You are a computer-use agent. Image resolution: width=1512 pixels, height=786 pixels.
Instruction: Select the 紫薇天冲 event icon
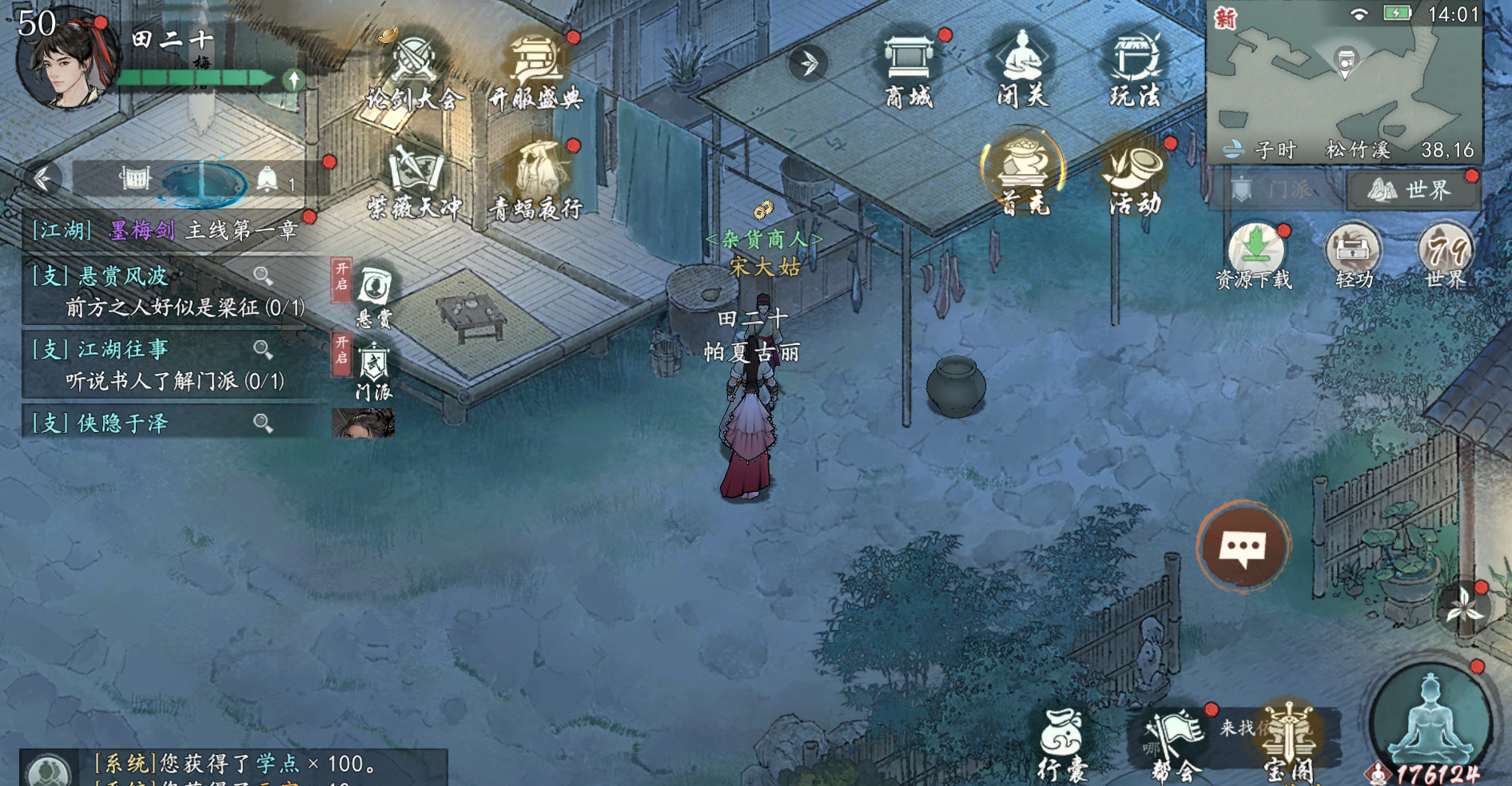tap(414, 181)
